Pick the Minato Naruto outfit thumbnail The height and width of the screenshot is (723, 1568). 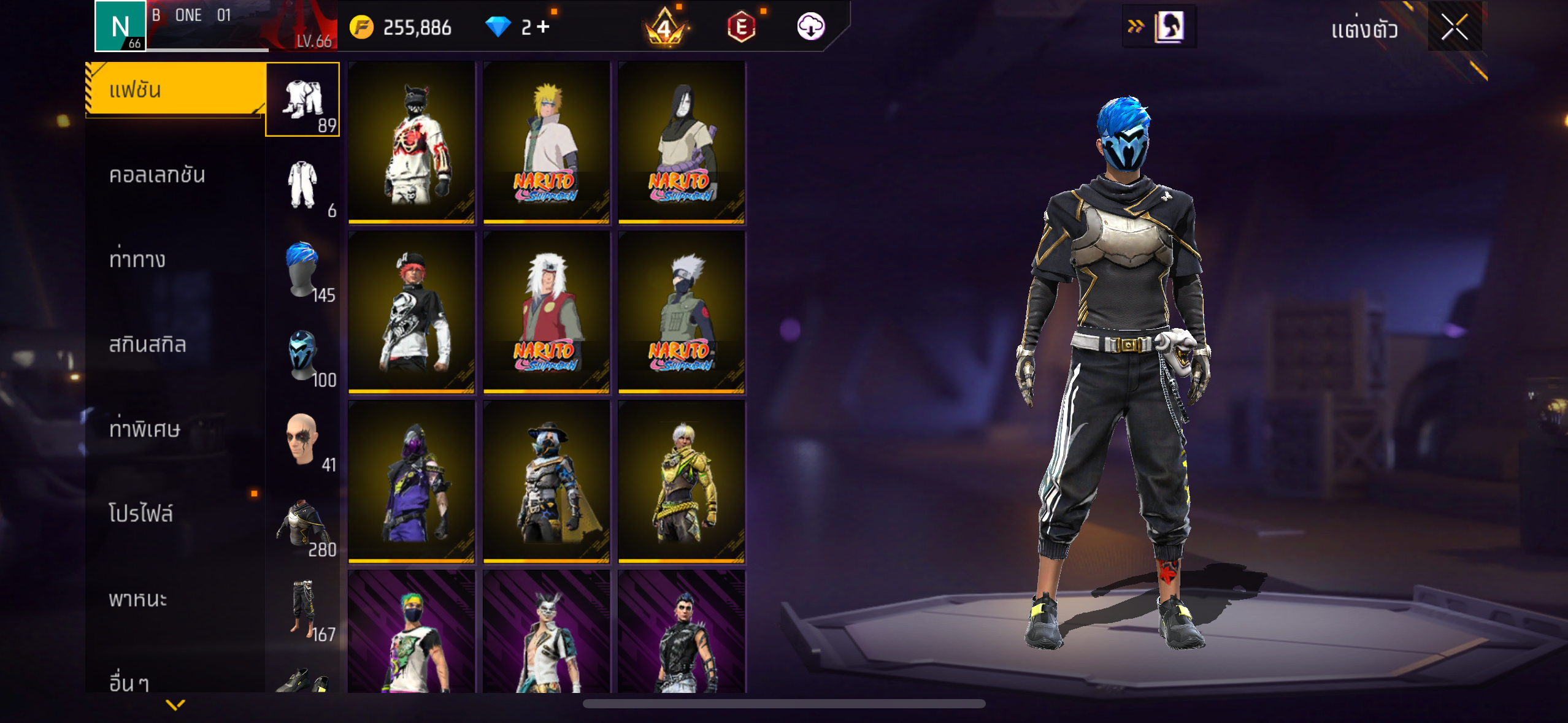546,142
